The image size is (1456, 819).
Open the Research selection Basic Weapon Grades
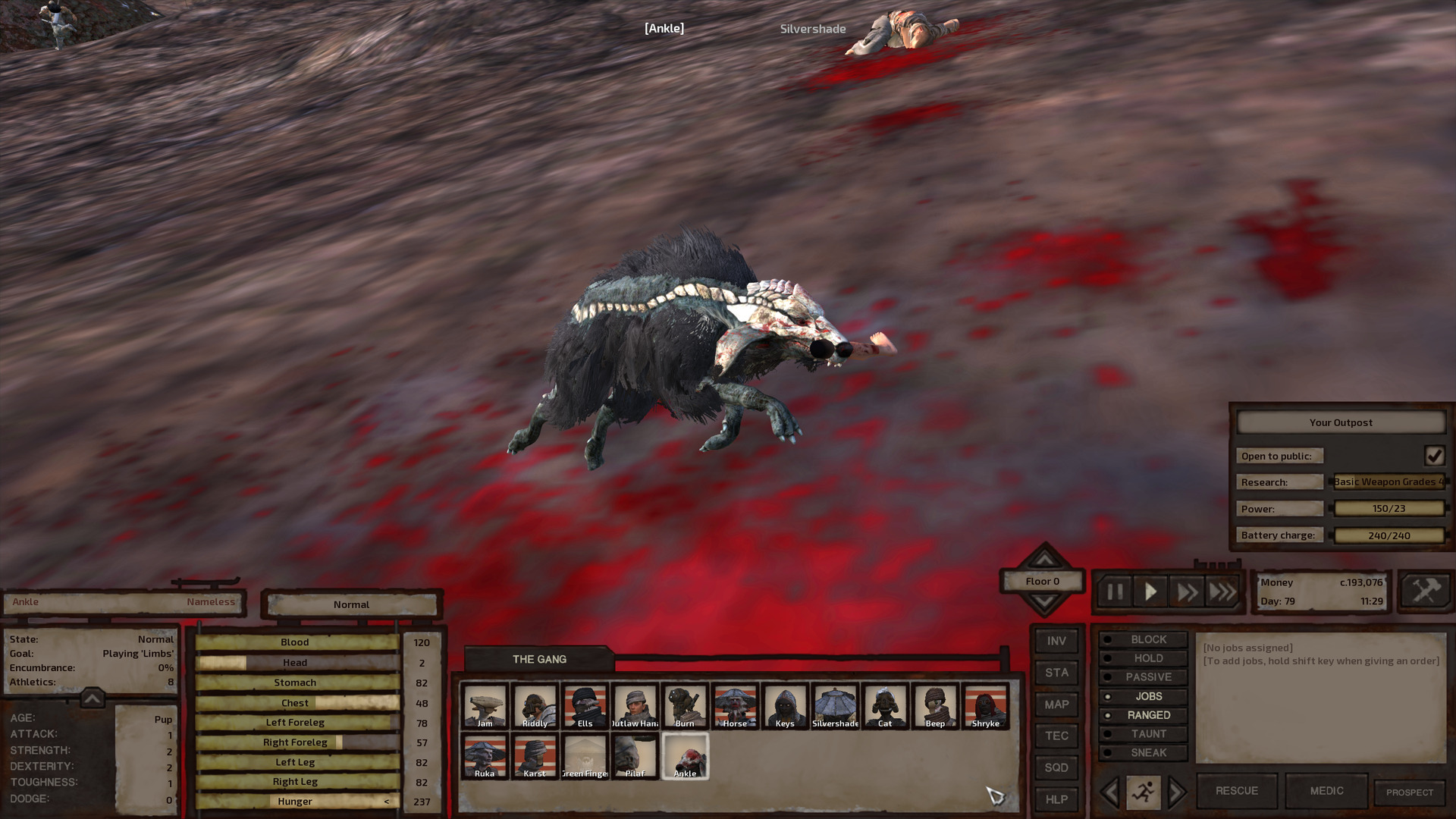pos(1389,482)
